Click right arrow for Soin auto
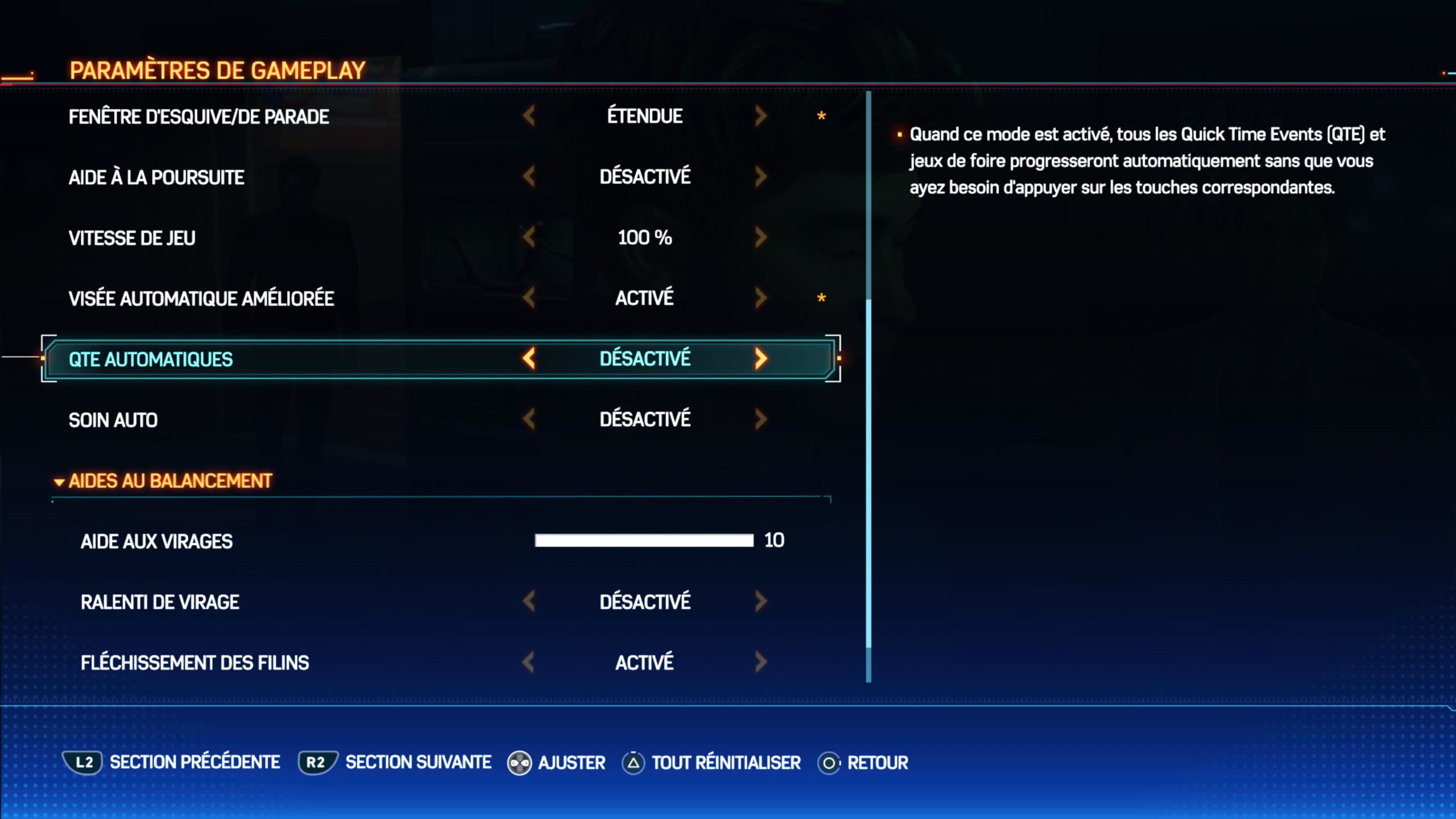This screenshot has height=819, width=1456. [760, 419]
